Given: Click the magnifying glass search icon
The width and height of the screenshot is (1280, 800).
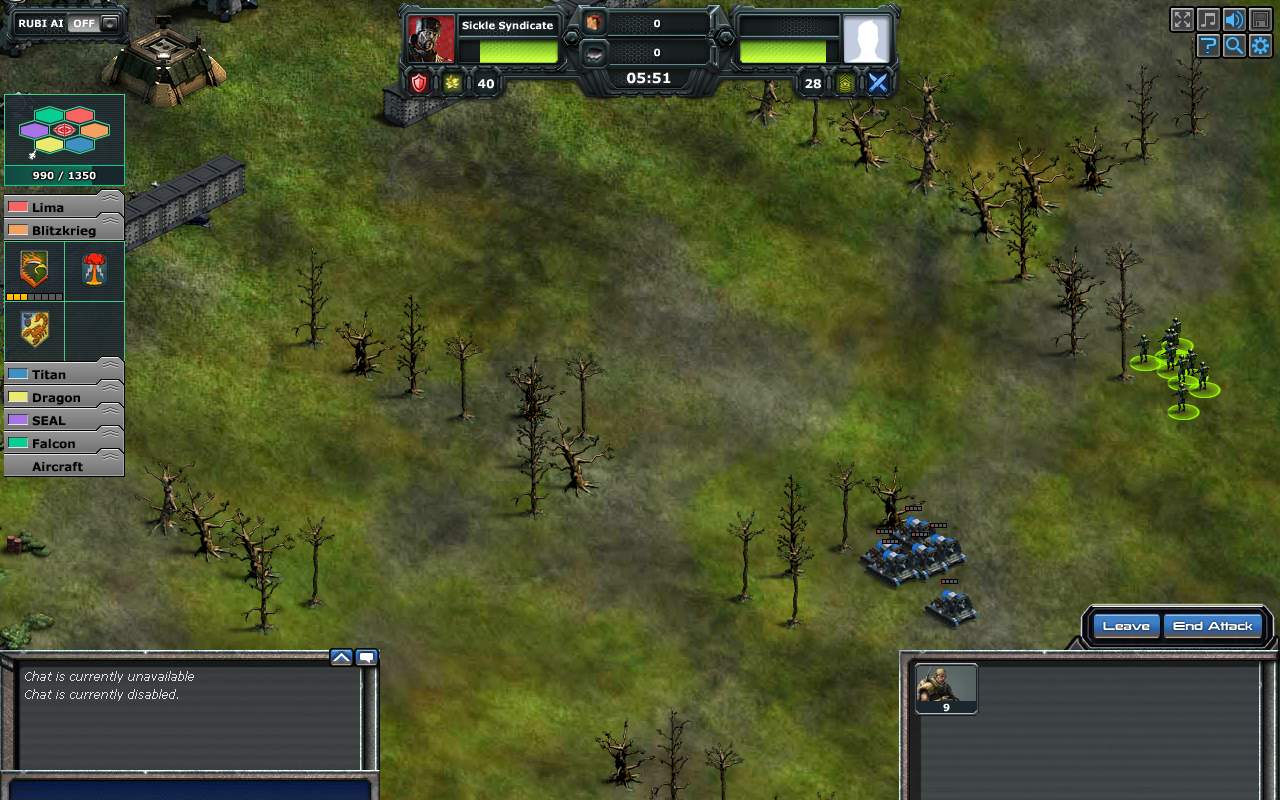Looking at the screenshot, I should (x=1235, y=45).
